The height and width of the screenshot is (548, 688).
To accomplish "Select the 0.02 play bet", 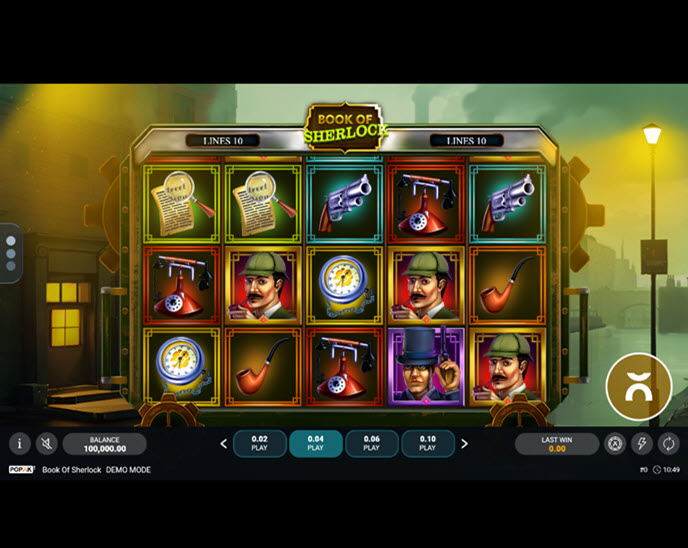I will pos(260,444).
